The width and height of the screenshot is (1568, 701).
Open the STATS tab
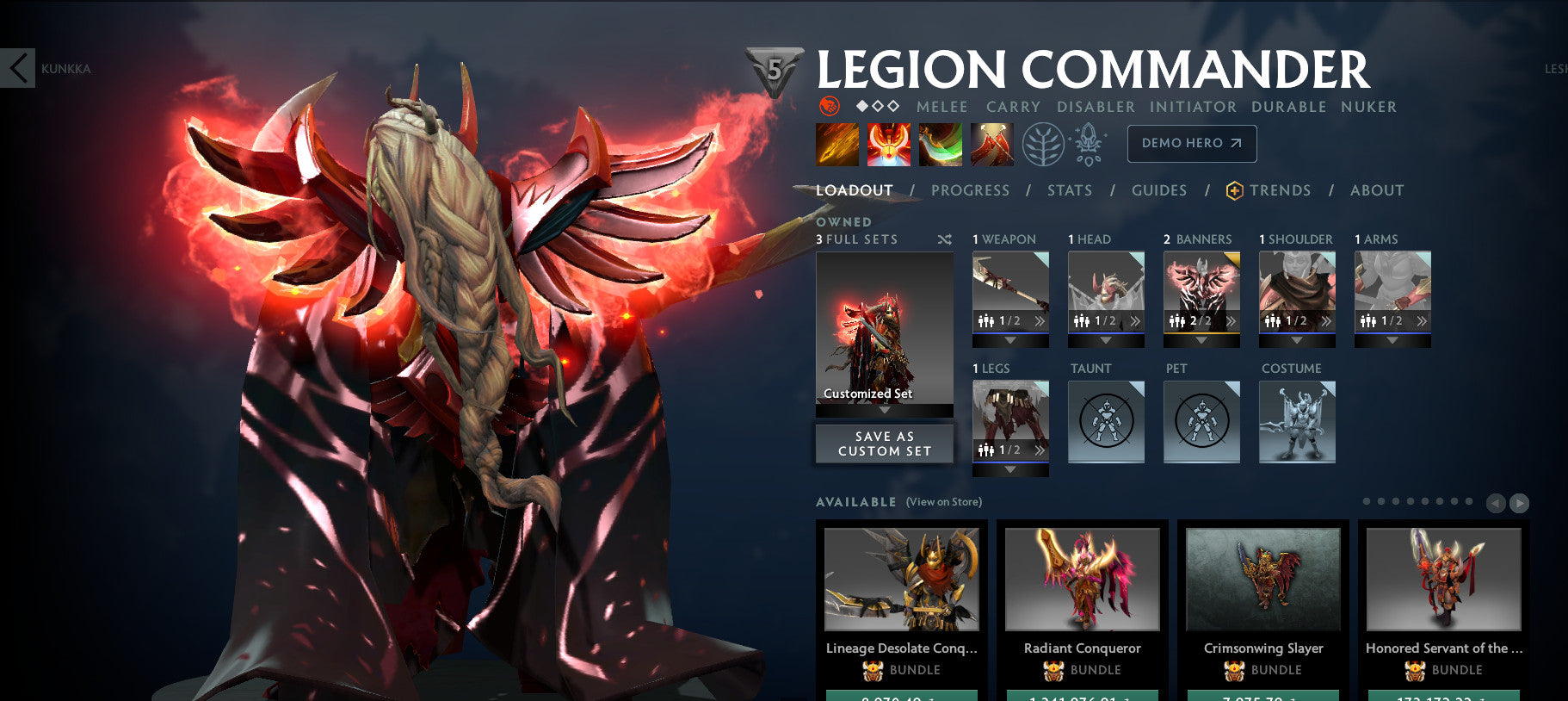1069,190
